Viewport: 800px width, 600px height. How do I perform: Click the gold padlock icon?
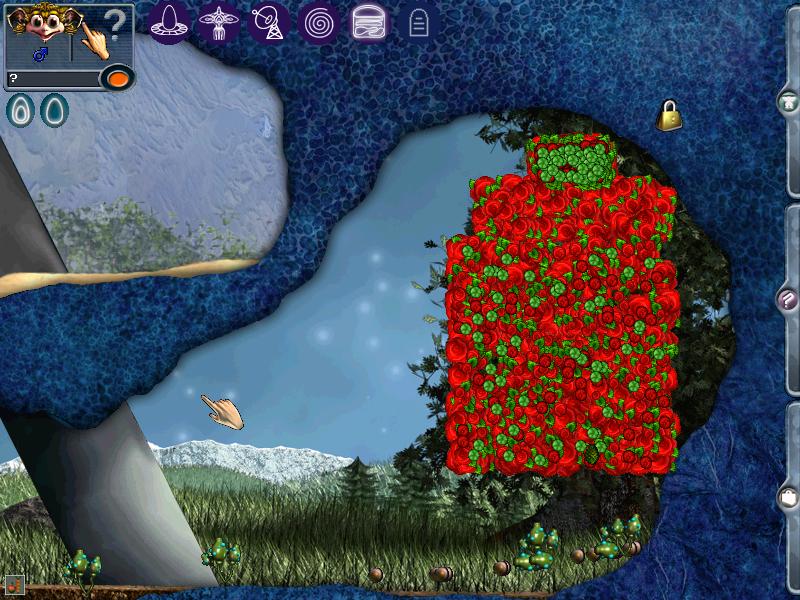click(x=669, y=116)
